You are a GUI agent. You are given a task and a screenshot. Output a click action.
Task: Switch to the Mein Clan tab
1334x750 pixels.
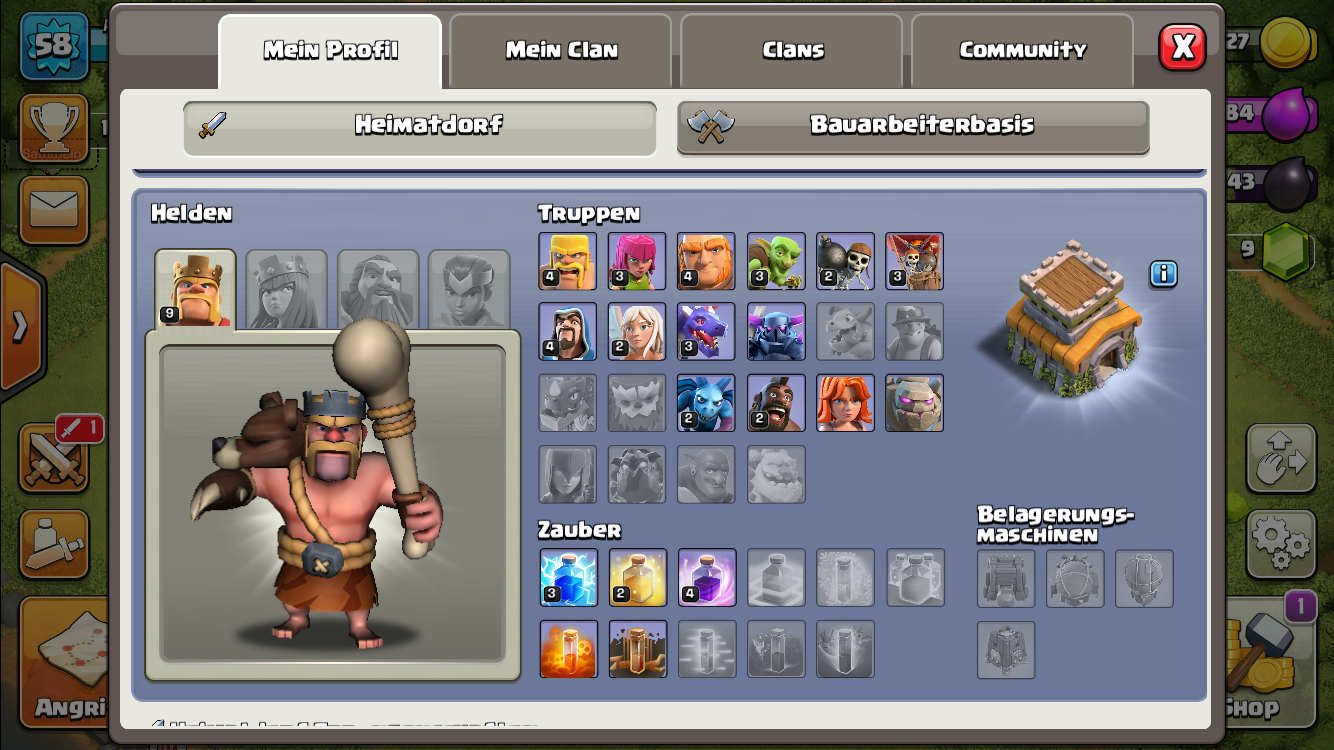[x=561, y=50]
